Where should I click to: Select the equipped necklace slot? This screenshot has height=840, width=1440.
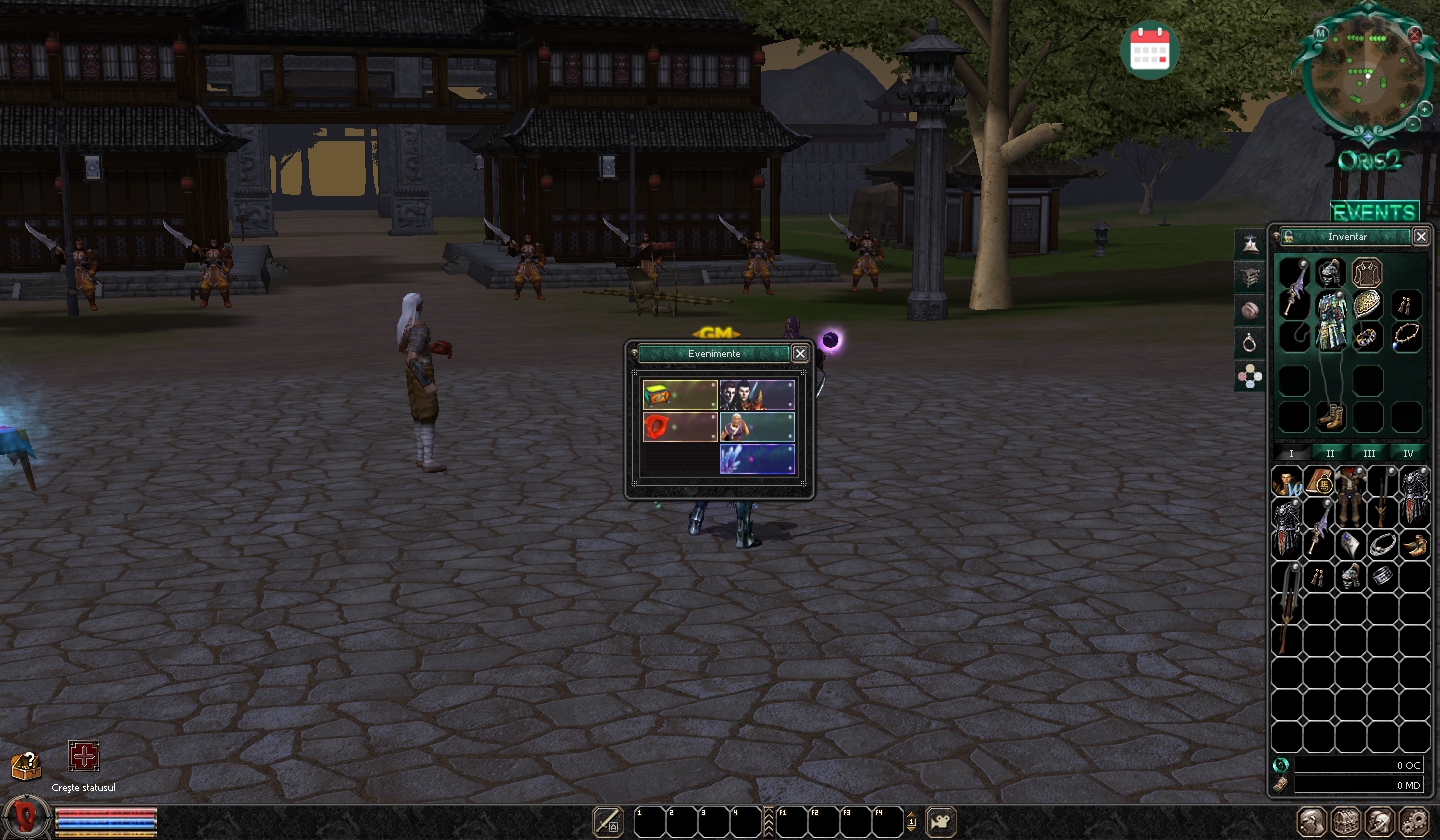(x=1406, y=337)
